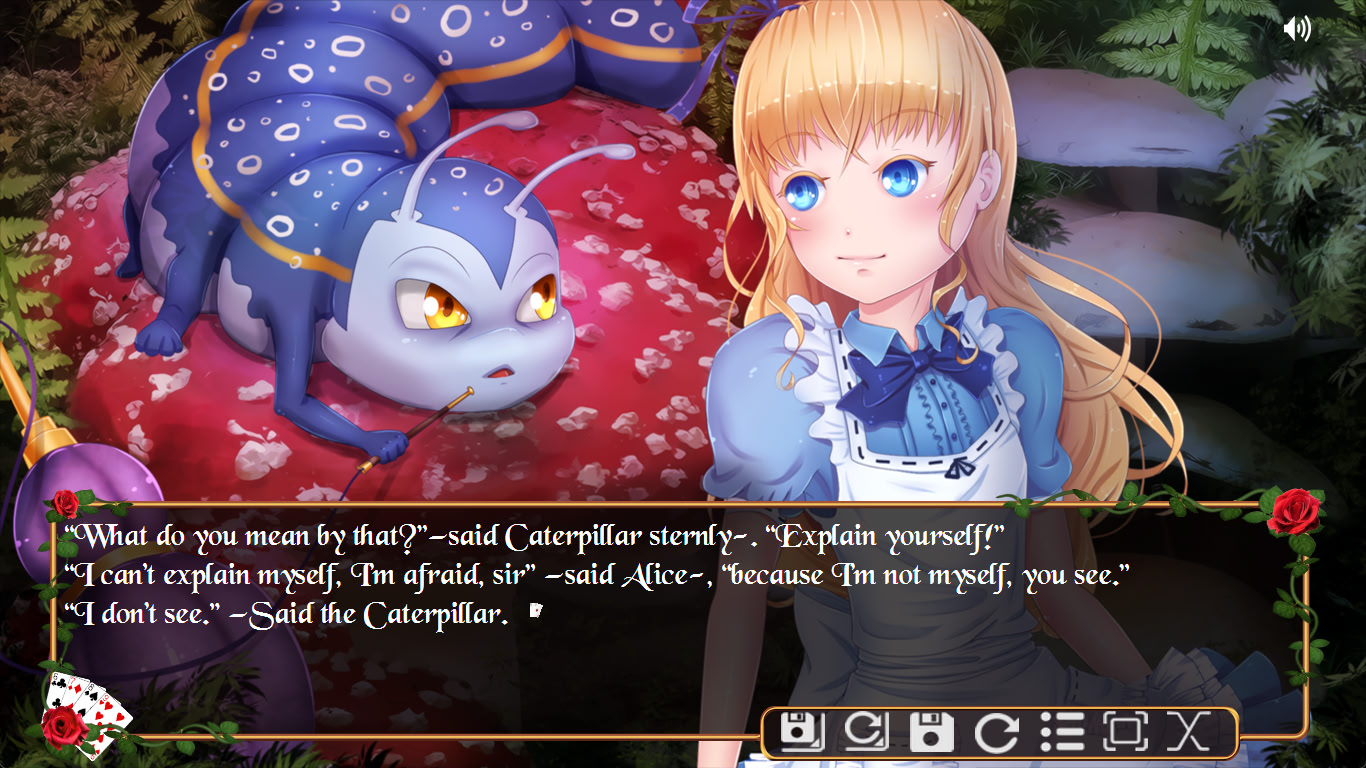This screenshot has height=768, width=1366.
Task: Click the circular arrow load game icon
Action: click(x=995, y=731)
